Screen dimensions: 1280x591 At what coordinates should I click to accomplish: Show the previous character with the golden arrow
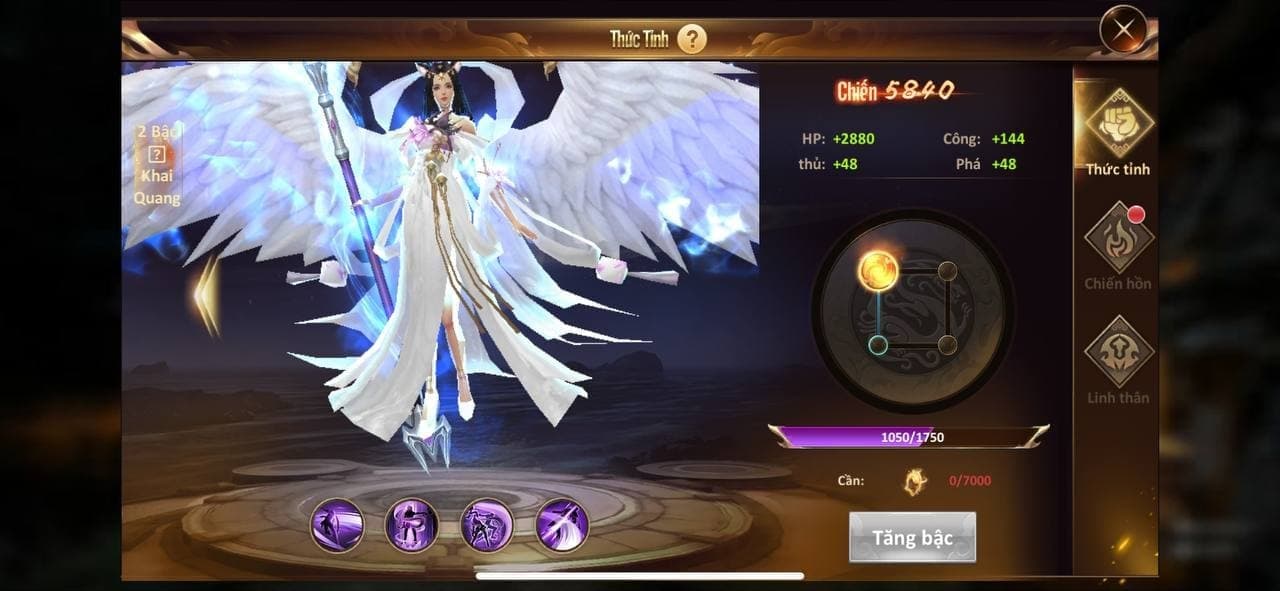pyautogui.click(x=207, y=295)
